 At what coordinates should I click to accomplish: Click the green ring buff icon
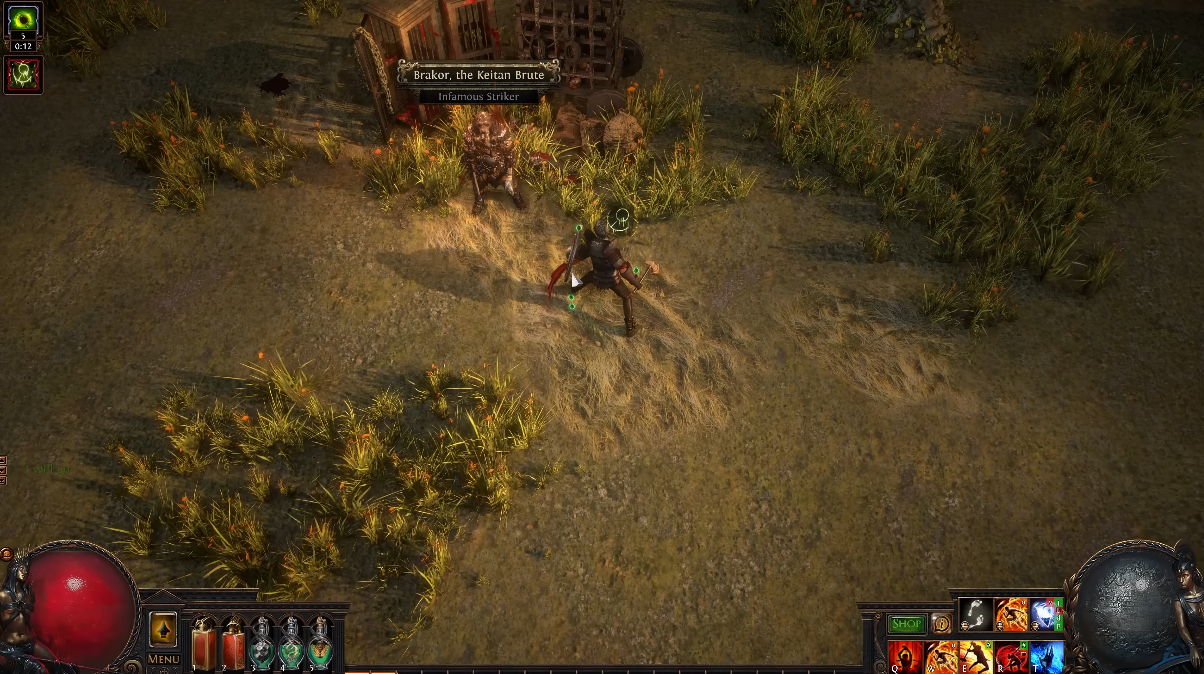[23, 22]
